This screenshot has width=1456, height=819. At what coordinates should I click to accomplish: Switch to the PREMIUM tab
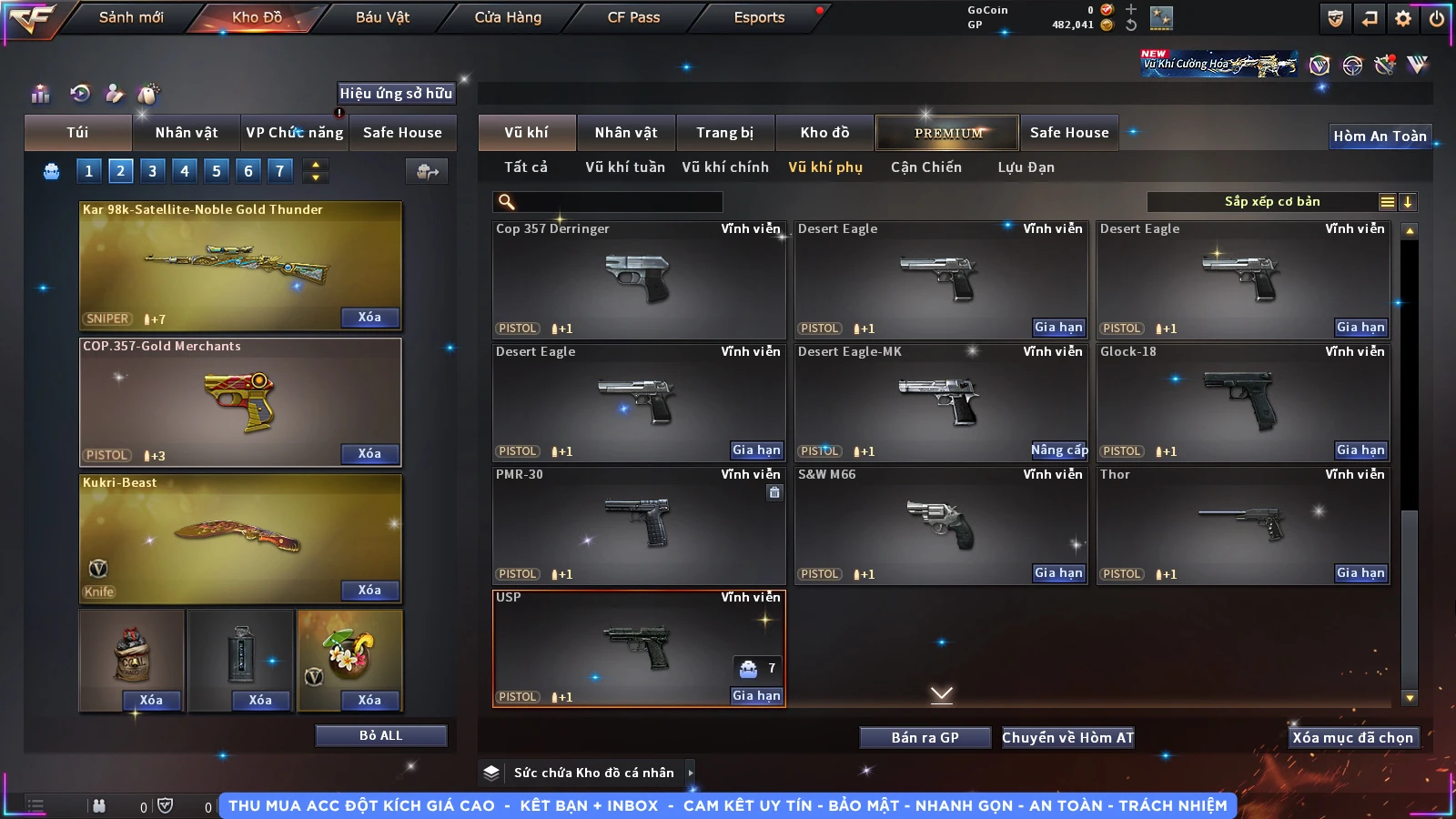[947, 133]
